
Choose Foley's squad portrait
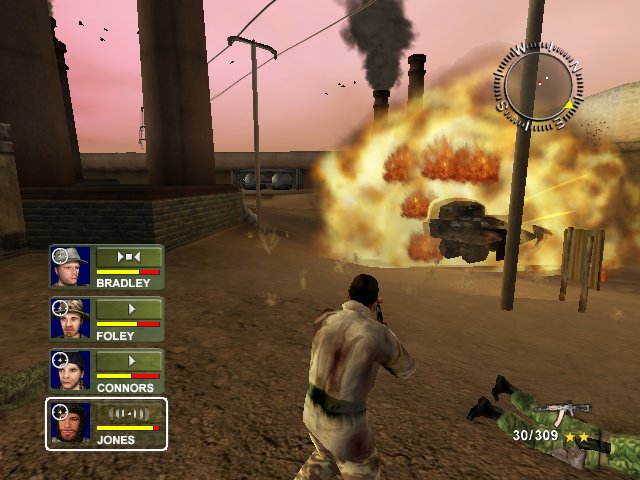[x=71, y=318]
